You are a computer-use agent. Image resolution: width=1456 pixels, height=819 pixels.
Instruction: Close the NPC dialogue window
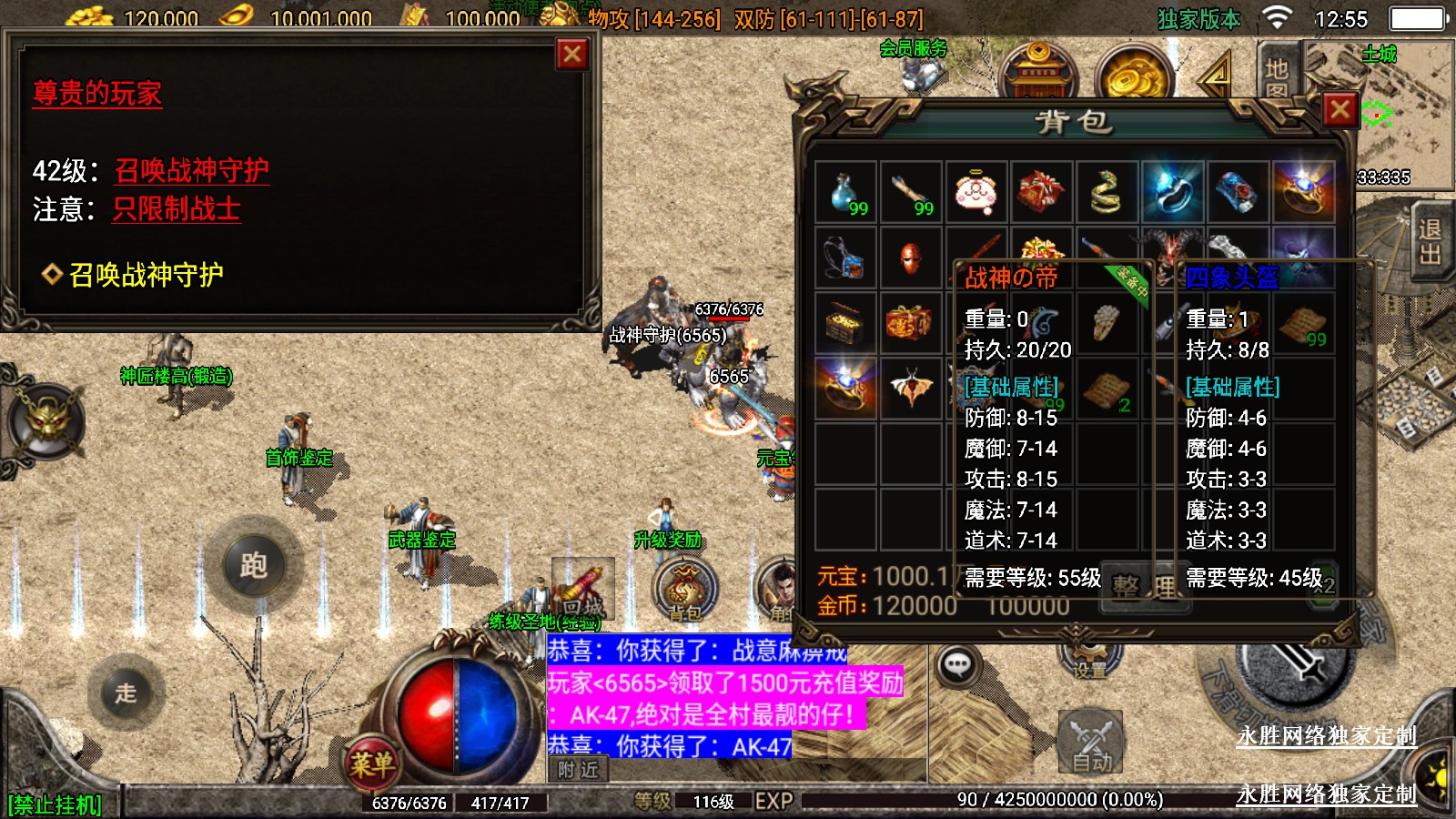pos(572,55)
